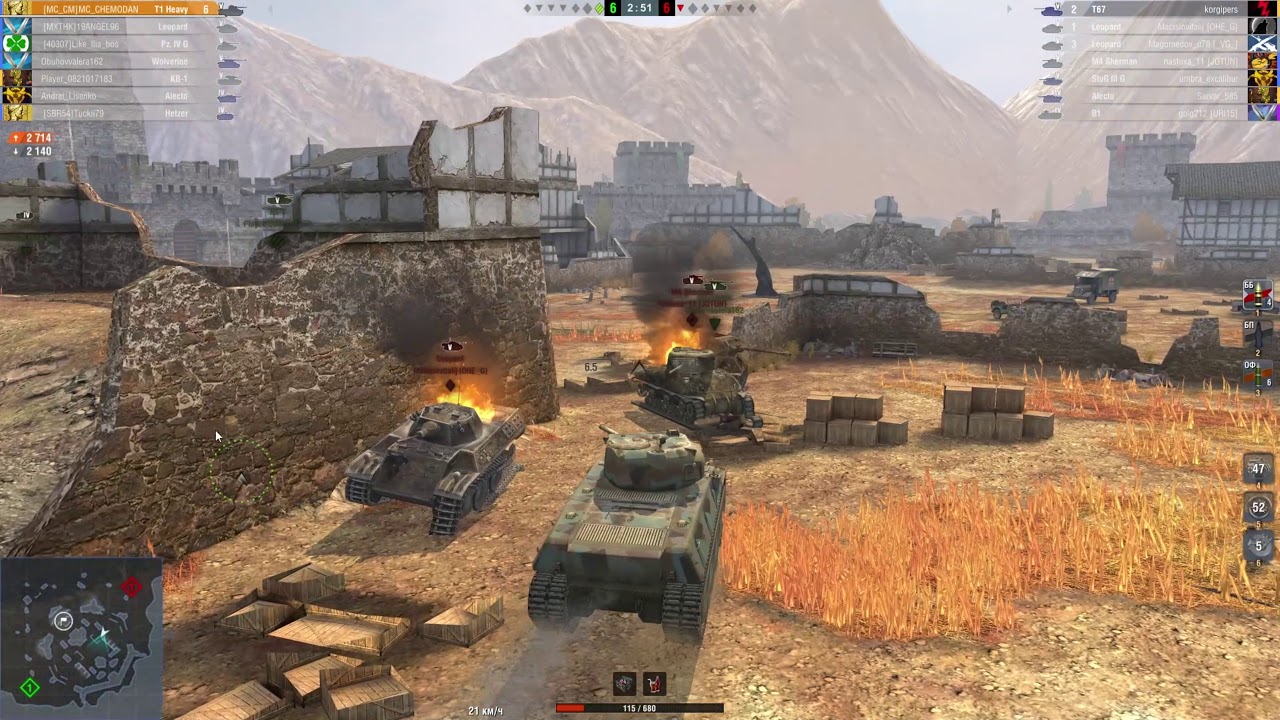1280x720 pixels.
Task: Click the 115/680 health bar
Action: (640, 708)
